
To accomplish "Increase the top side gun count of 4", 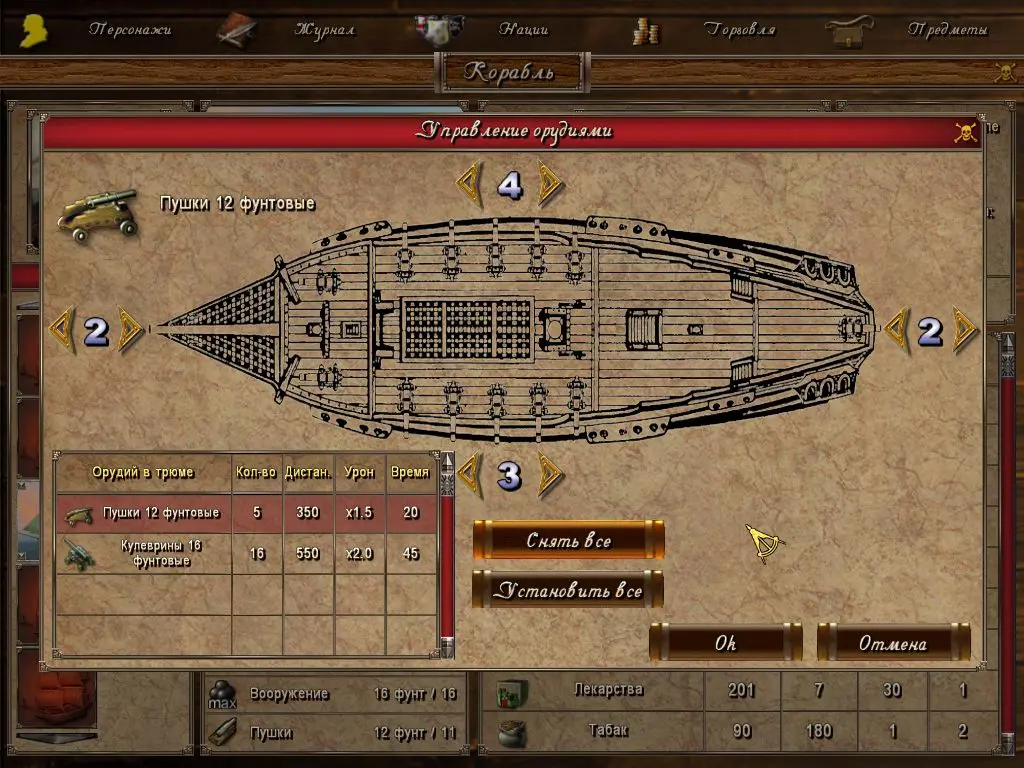I will point(549,184).
